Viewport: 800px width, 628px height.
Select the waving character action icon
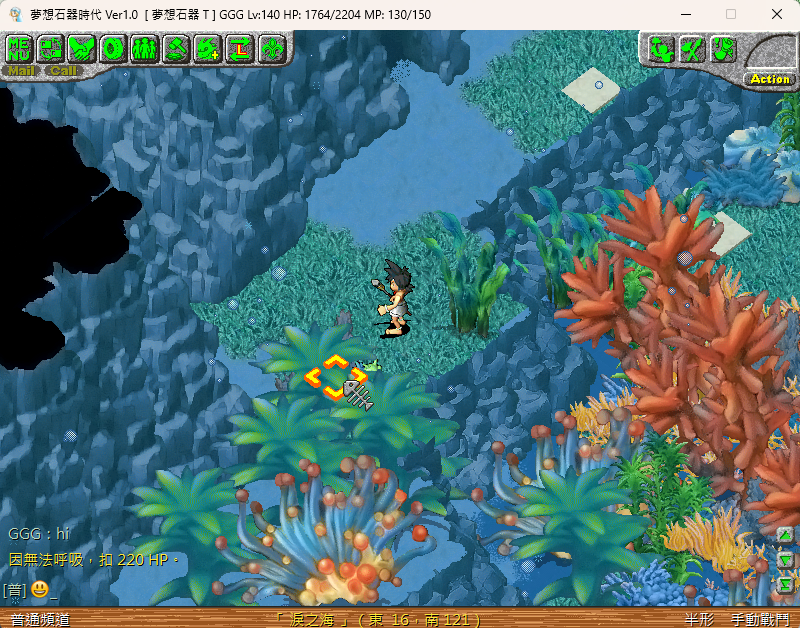(662, 48)
